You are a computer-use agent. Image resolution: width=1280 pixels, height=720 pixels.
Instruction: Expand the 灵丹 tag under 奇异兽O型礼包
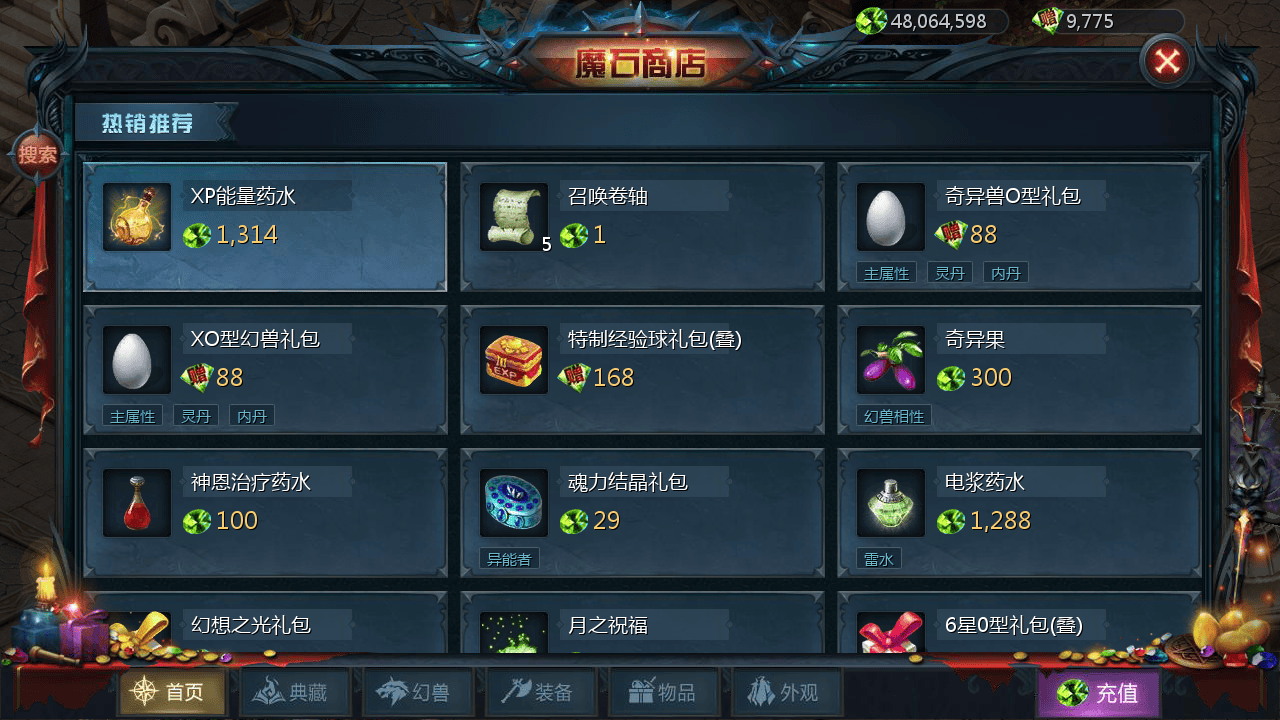949,271
